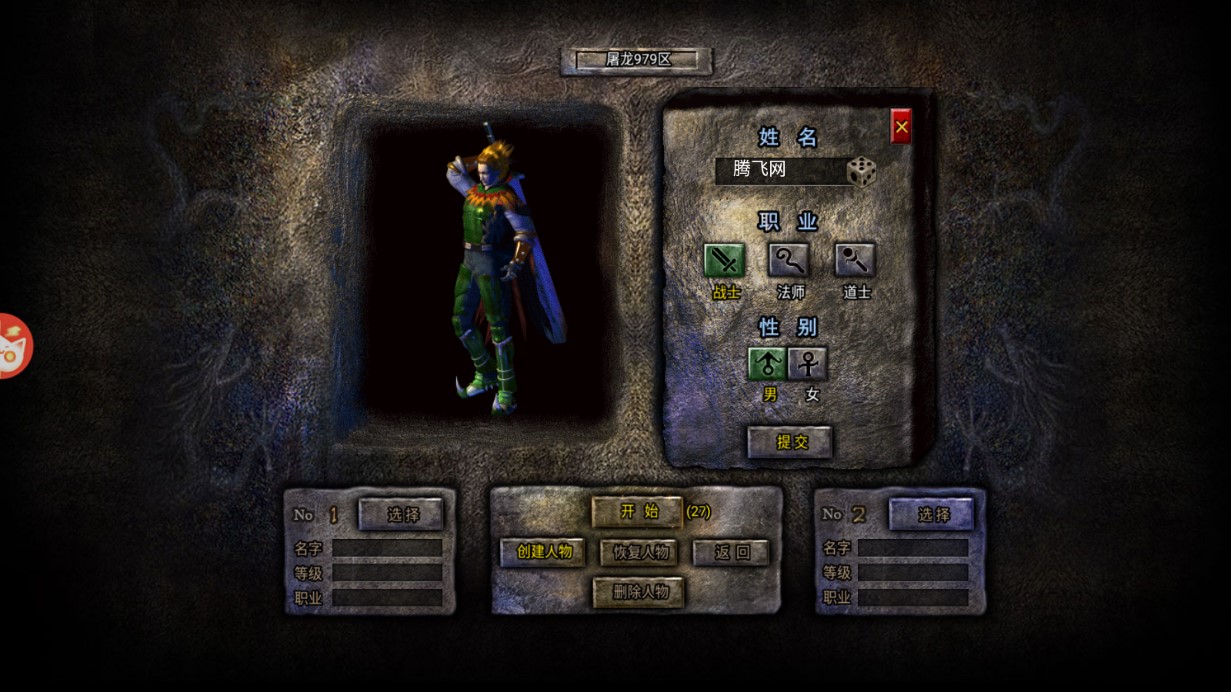1231x692 pixels.
Task: Choose the 道士 taoist class
Action: (x=855, y=261)
